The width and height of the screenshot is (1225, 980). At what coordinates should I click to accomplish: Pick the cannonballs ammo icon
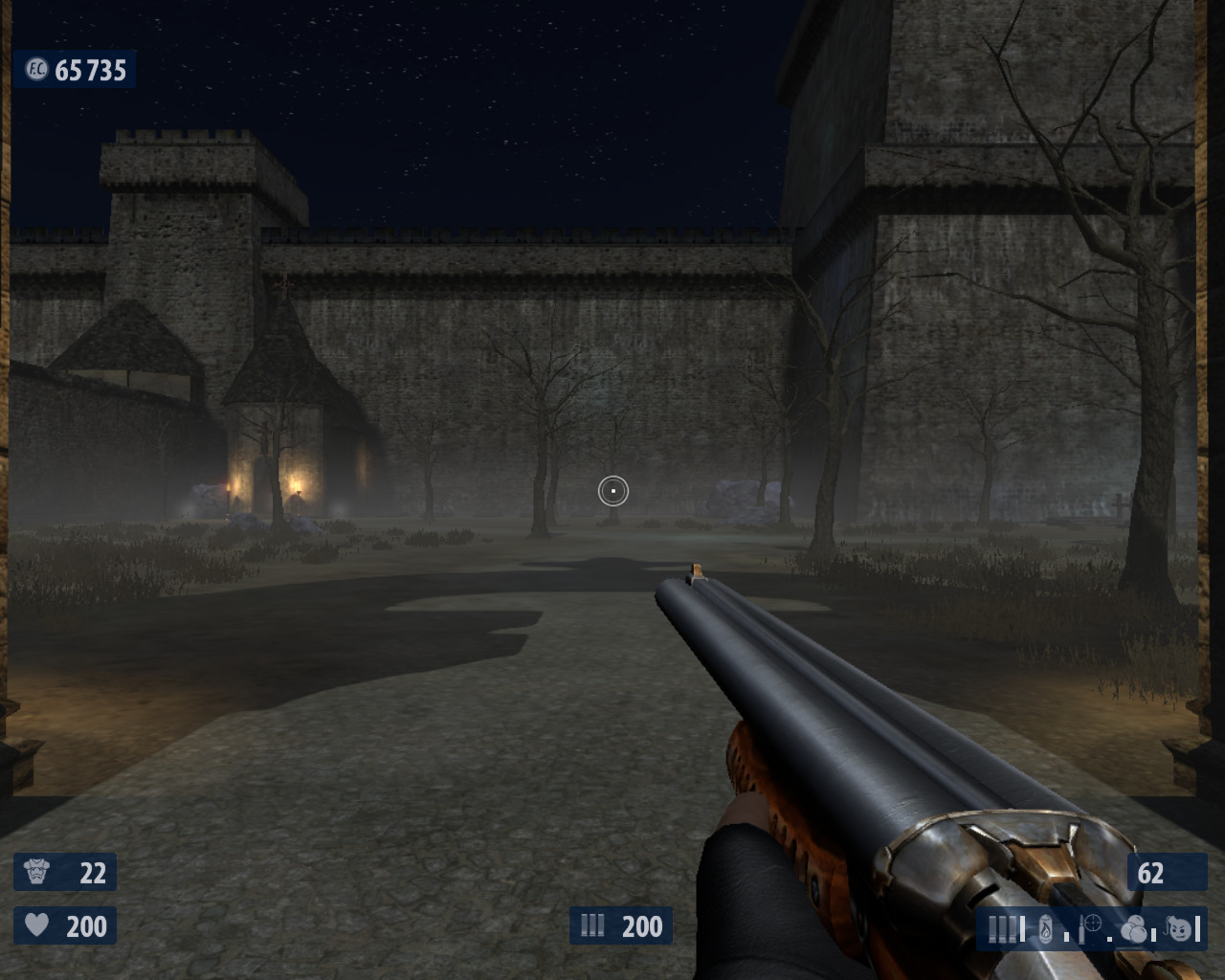tap(1135, 928)
